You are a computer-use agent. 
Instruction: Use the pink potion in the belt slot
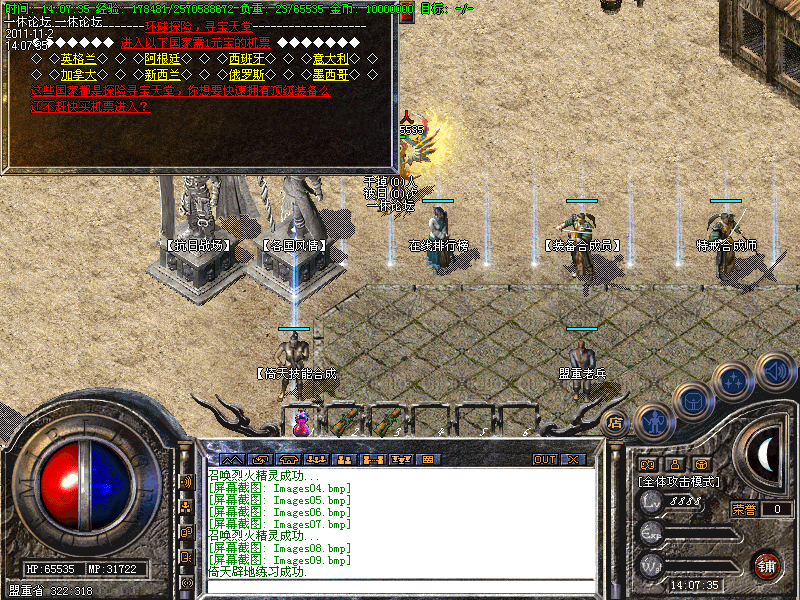pos(300,423)
